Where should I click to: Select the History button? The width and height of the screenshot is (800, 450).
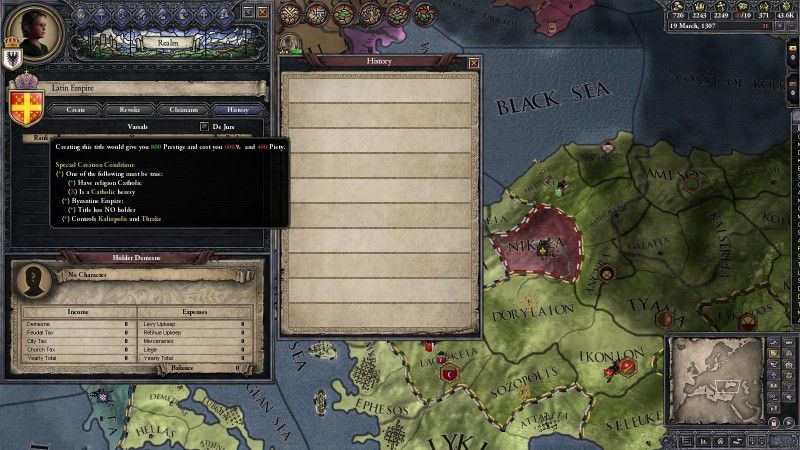(238, 109)
